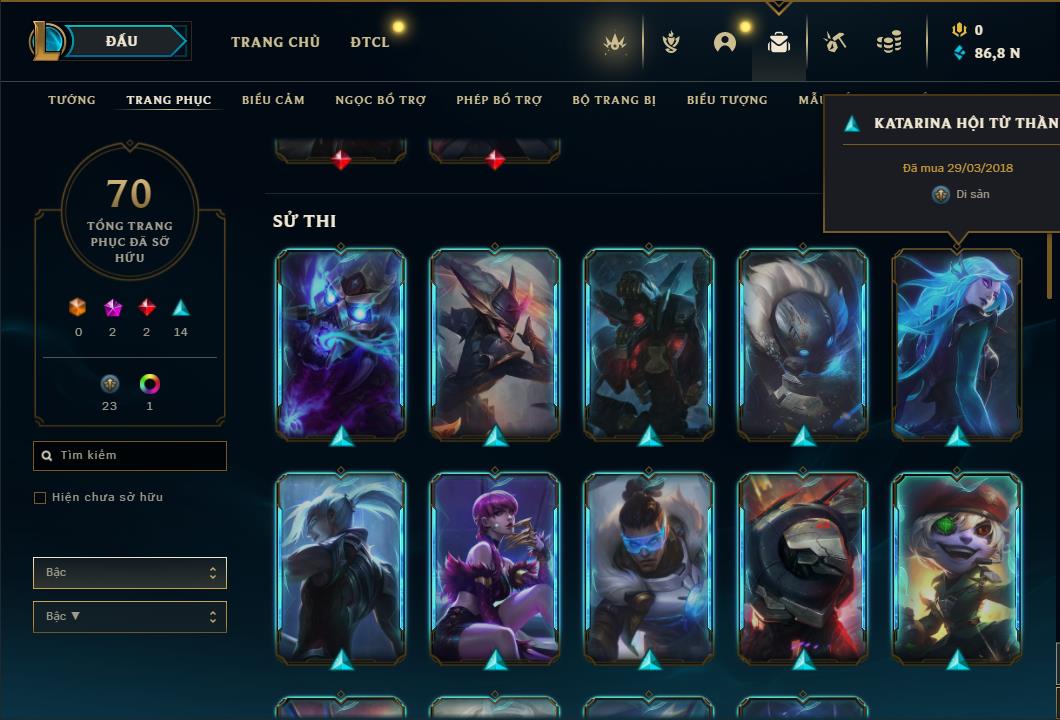The width and height of the screenshot is (1060, 720).
Task: Toggle the Hiện chưa sở hữu checkbox
Action: click(x=40, y=498)
